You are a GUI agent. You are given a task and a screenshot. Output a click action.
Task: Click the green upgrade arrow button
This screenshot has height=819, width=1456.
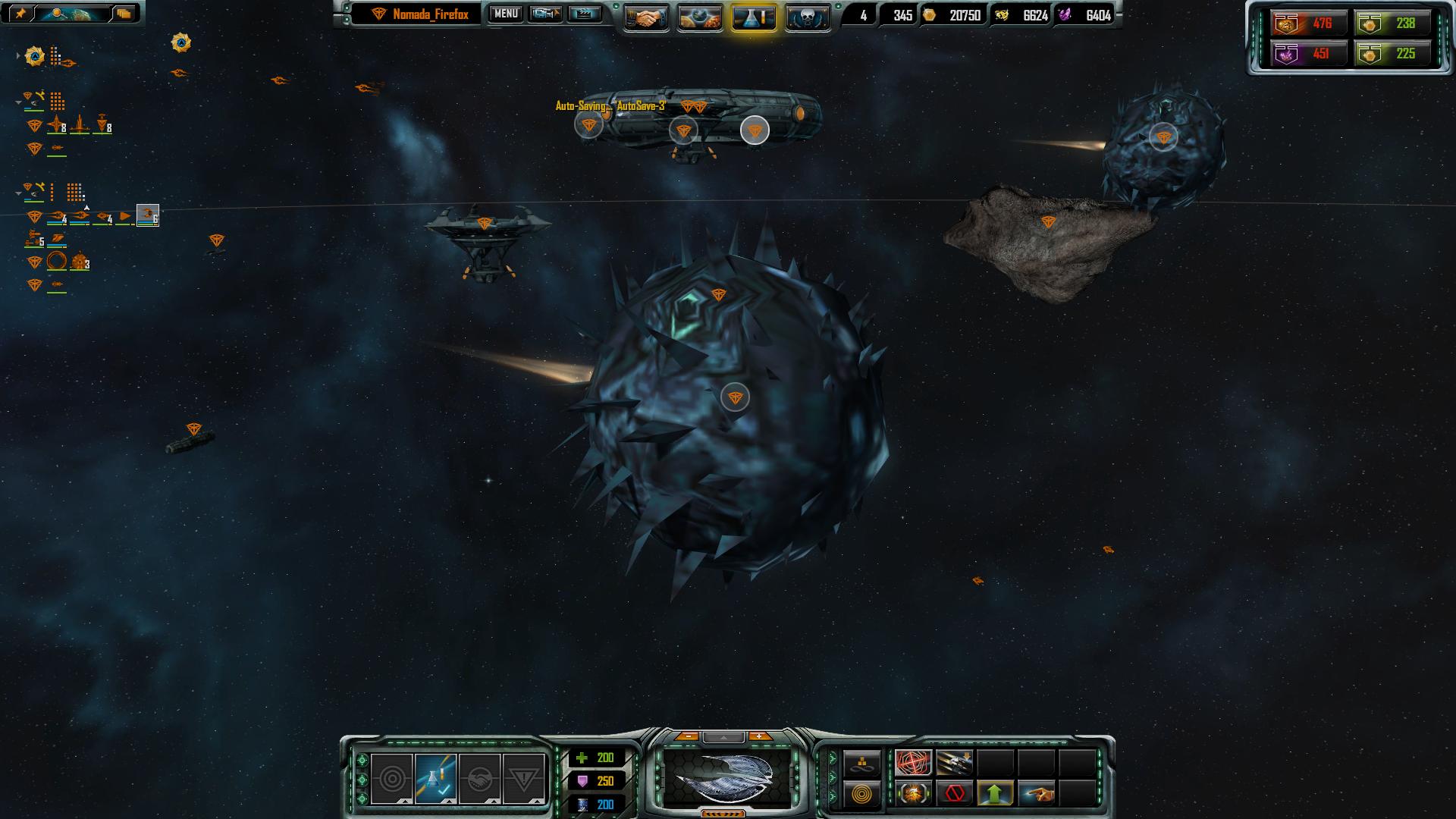point(996,794)
